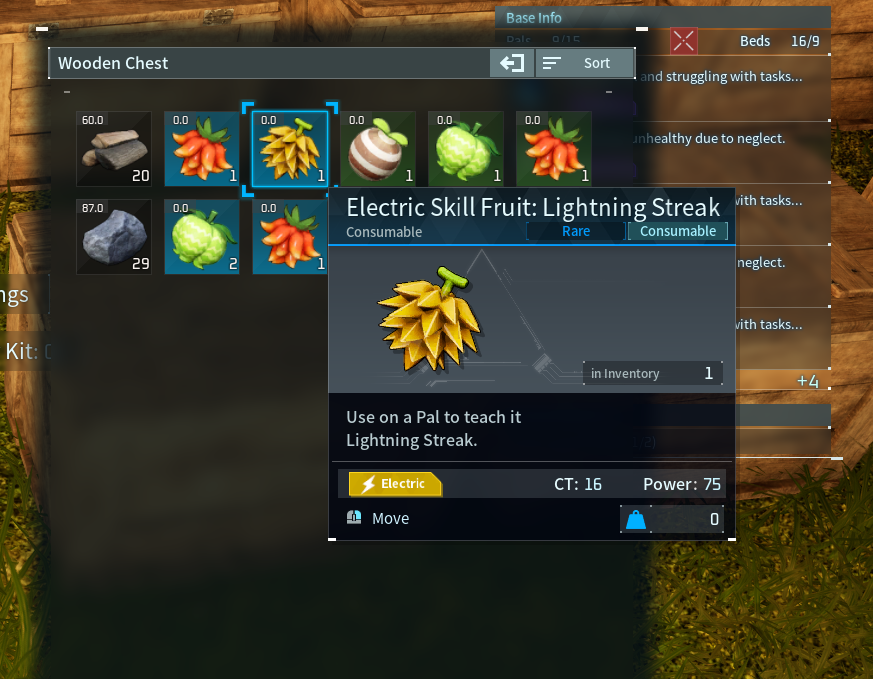The height and width of the screenshot is (679, 873).
Task: Select the wood stack of 20
Action: (114, 149)
